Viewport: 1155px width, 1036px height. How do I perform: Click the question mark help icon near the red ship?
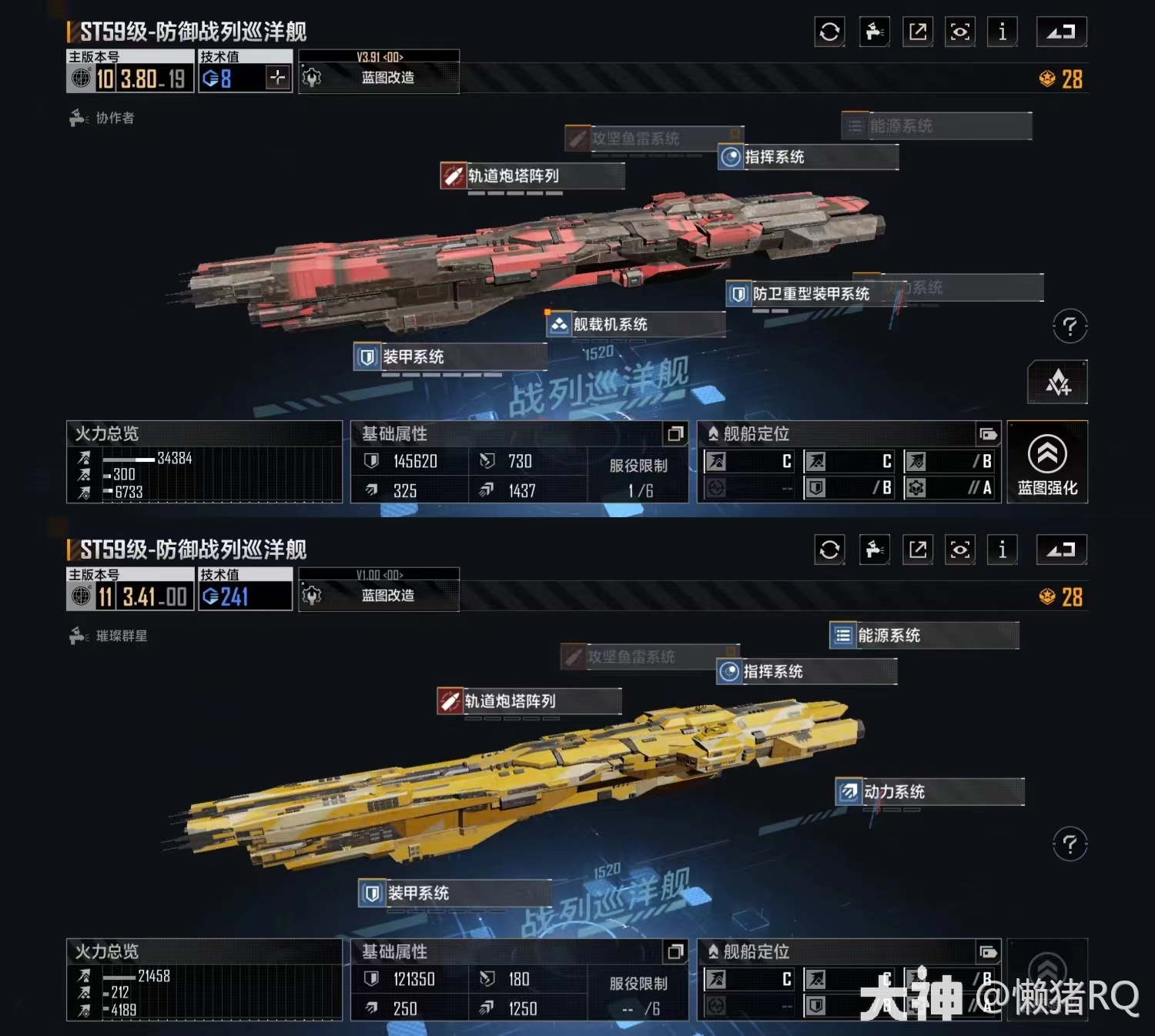(1069, 326)
